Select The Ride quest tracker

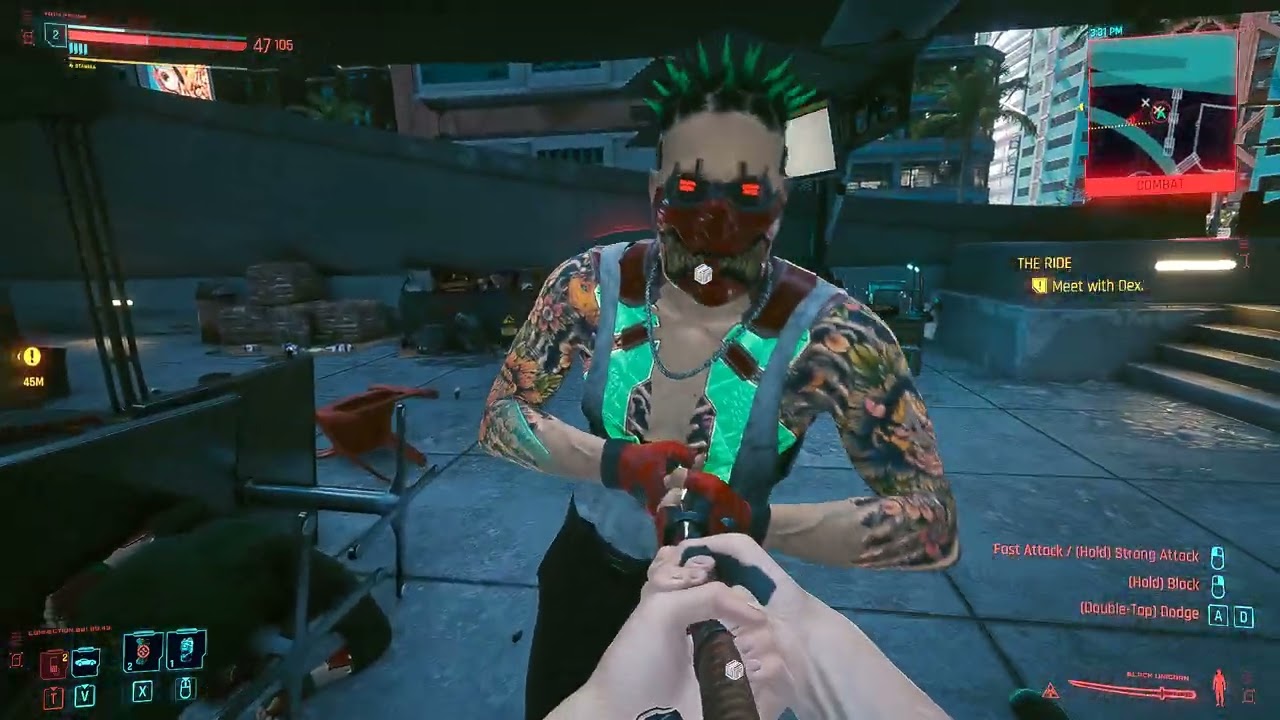coord(1044,263)
